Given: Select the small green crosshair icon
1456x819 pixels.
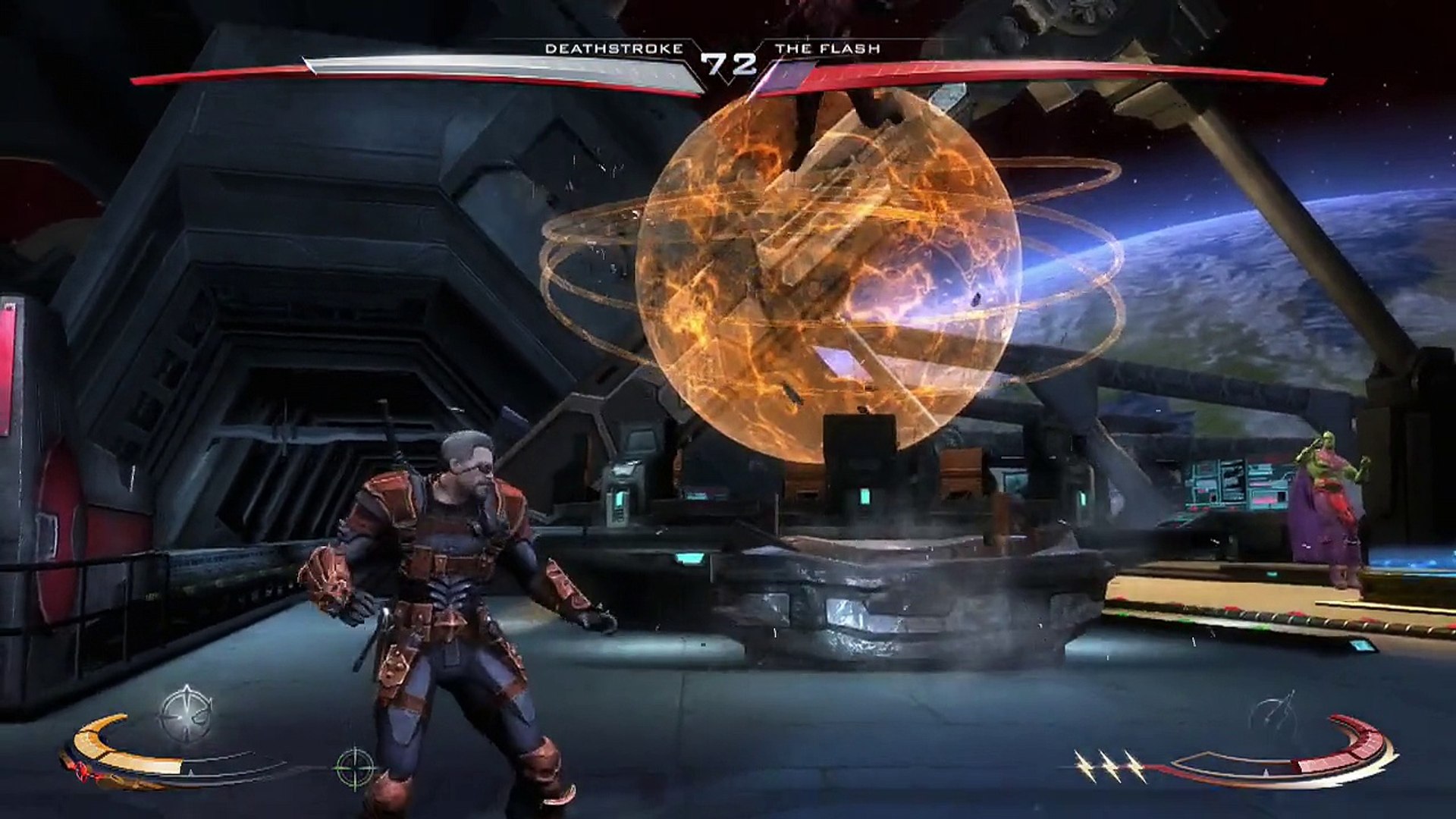Looking at the screenshot, I should (x=355, y=767).
